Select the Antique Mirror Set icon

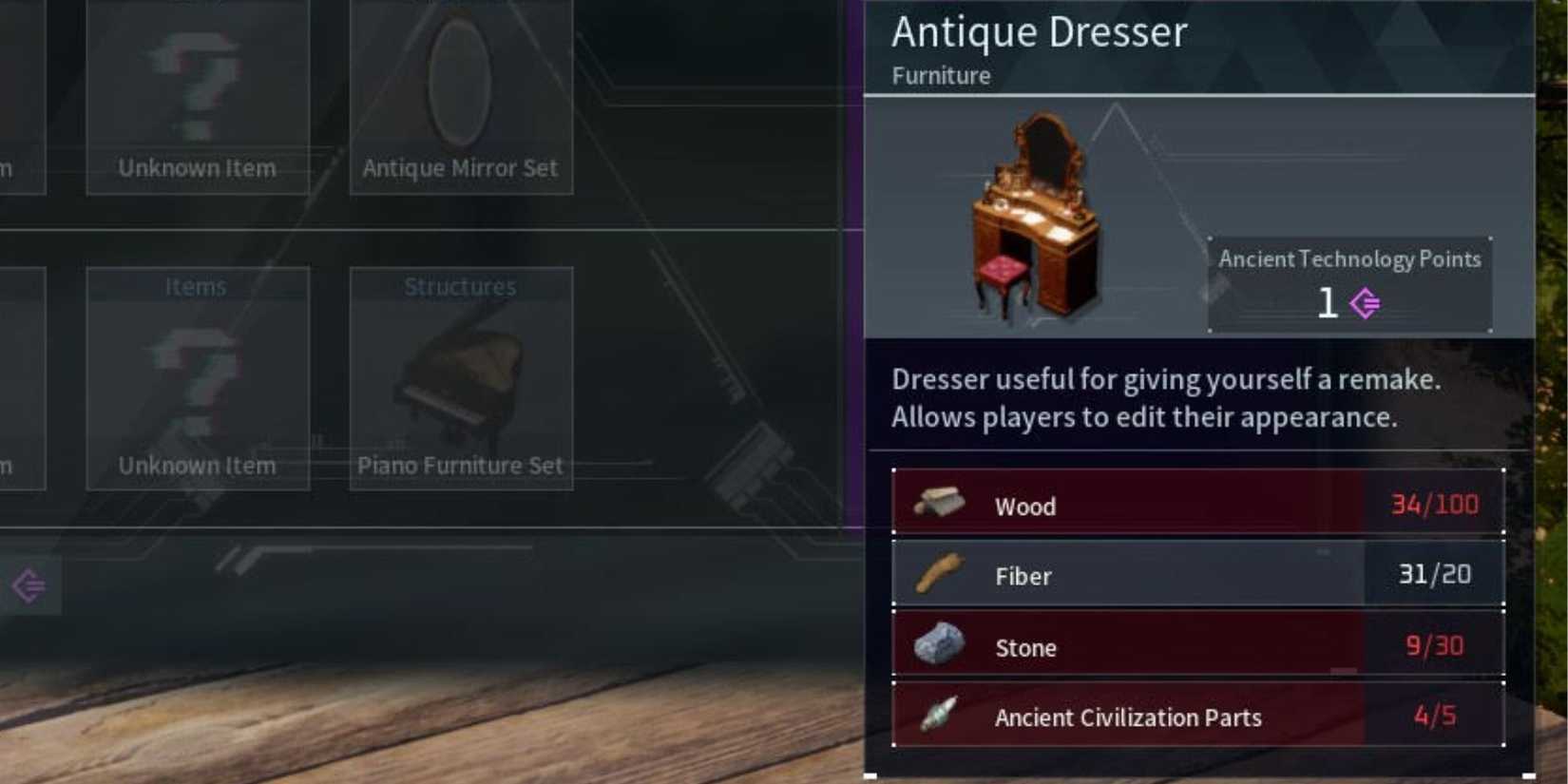pyautogui.click(x=460, y=95)
